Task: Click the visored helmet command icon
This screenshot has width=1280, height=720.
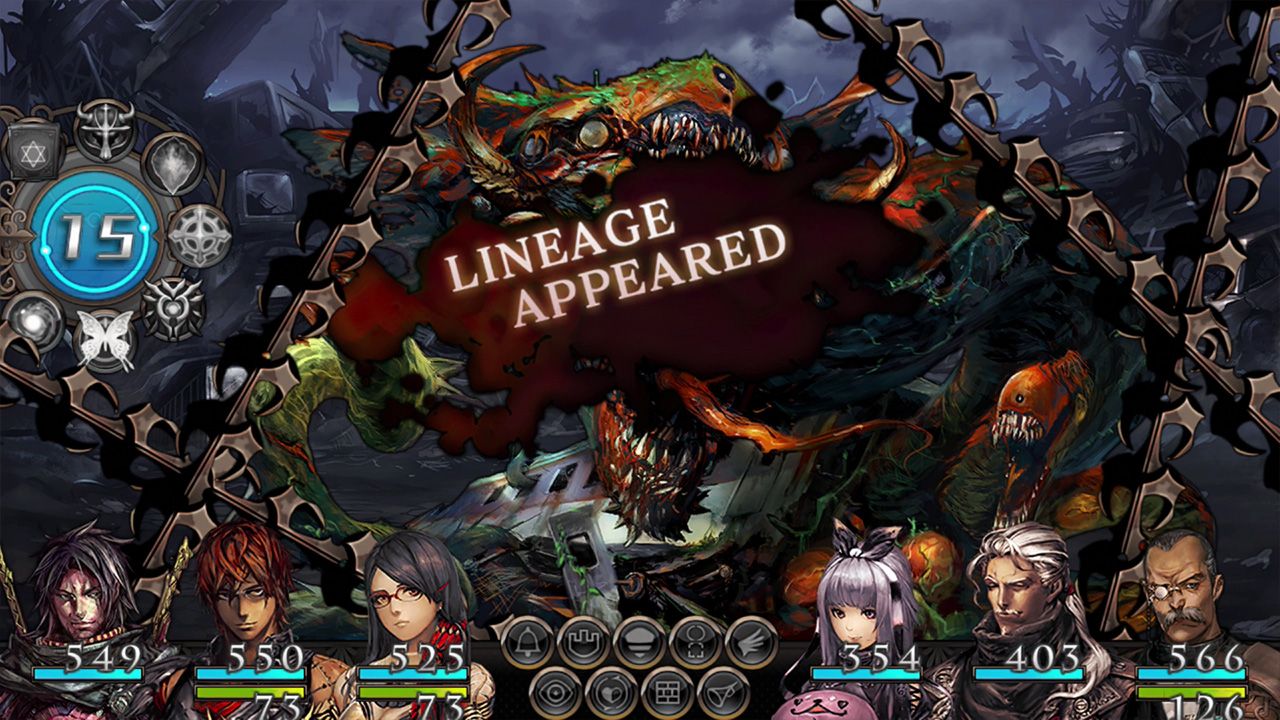Action: 640,639
